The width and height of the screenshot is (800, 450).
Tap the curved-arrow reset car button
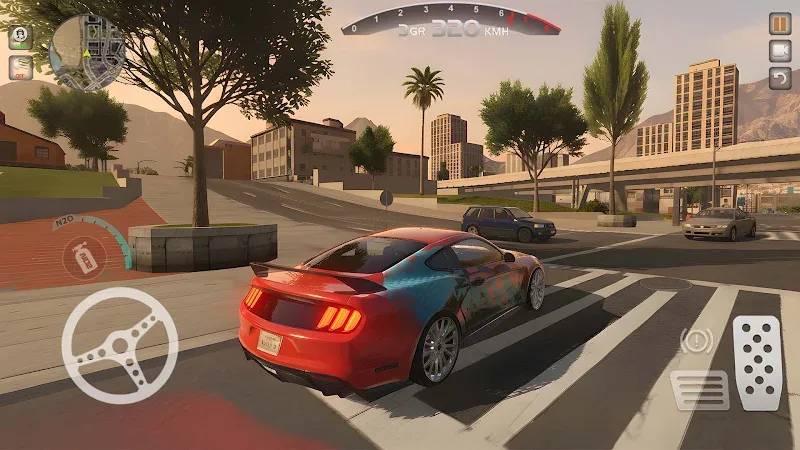[x=779, y=77]
